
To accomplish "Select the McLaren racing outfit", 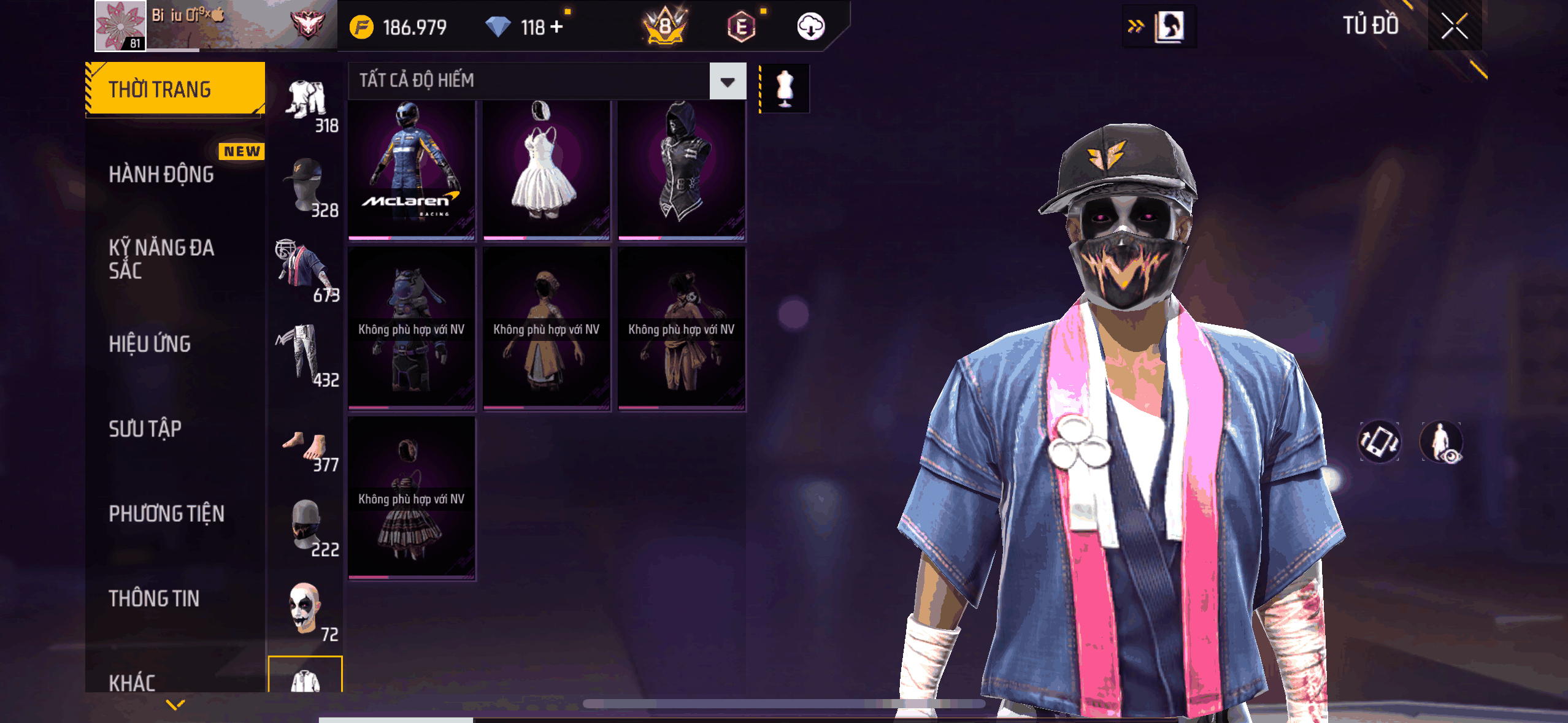I will 412,169.
